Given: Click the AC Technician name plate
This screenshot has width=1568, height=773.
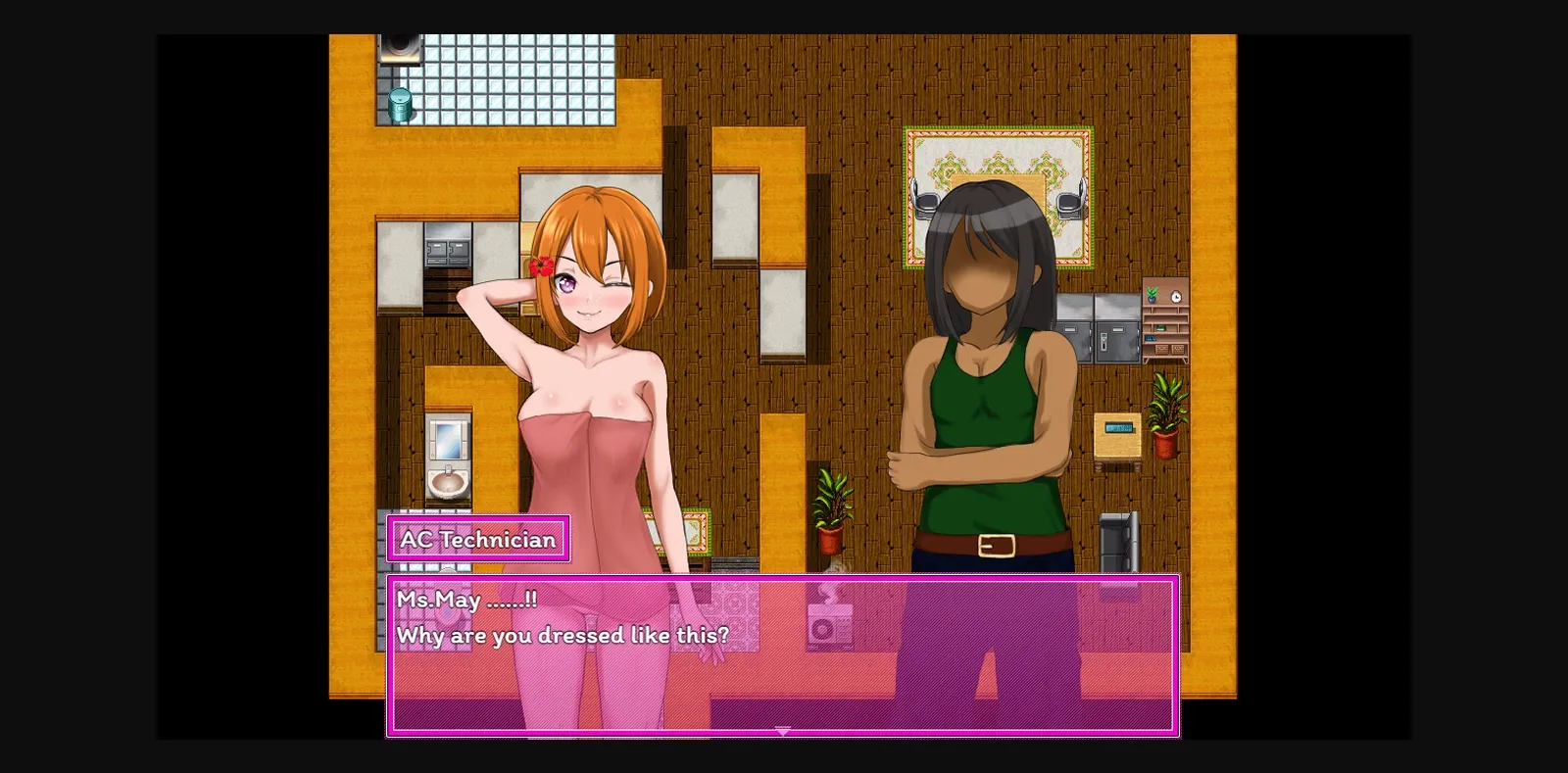Looking at the screenshot, I should (x=477, y=538).
